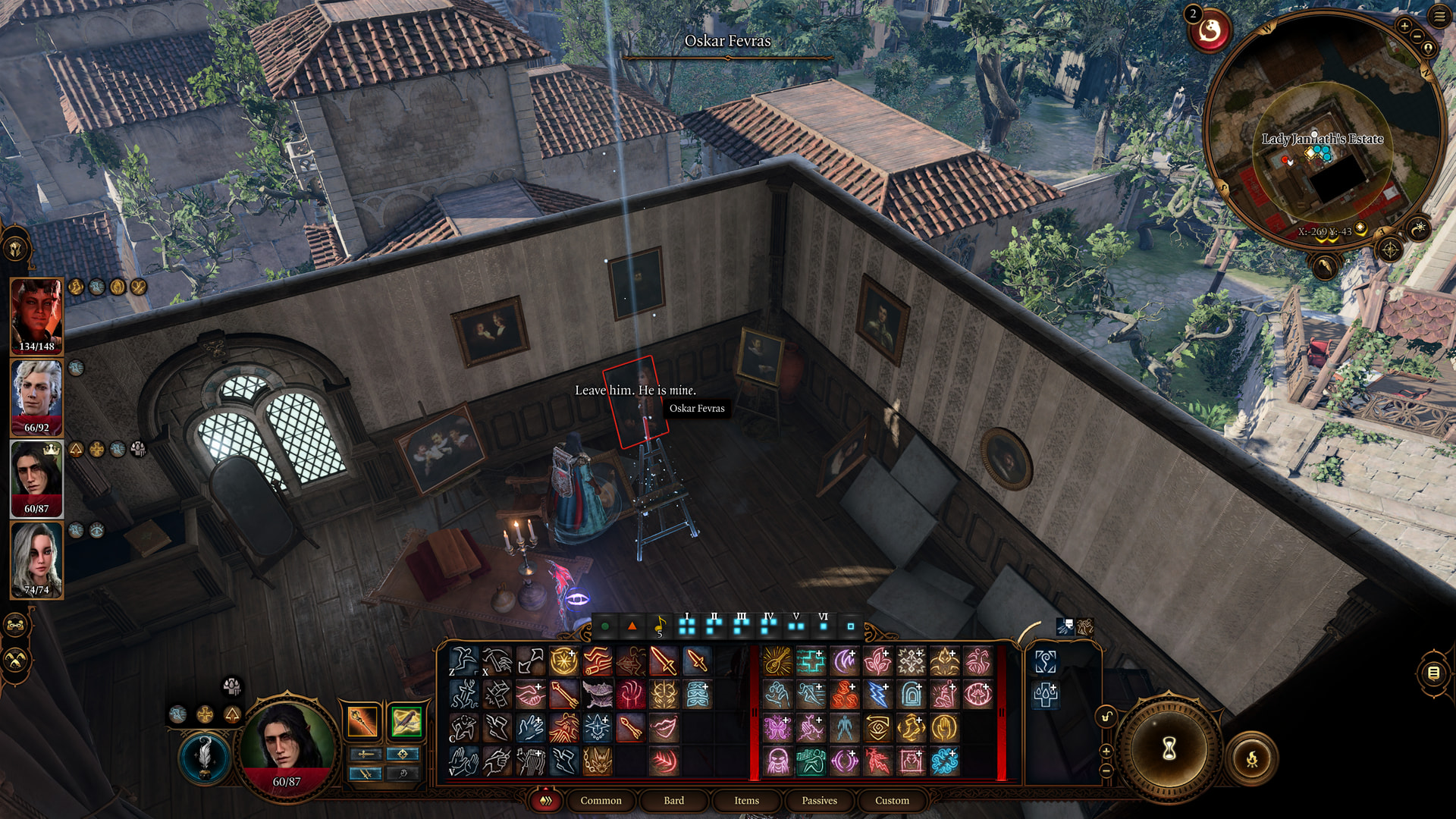Select the Items hotbar tab

(x=746, y=800)
